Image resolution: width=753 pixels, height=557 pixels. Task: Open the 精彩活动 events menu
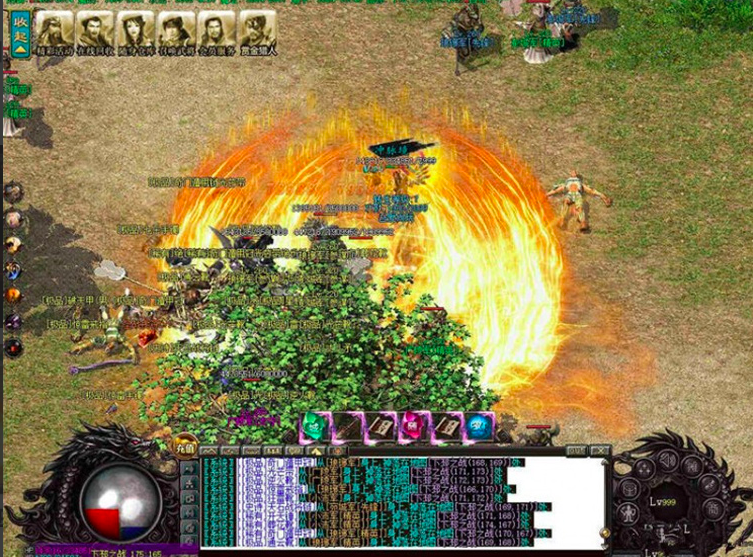55,32
